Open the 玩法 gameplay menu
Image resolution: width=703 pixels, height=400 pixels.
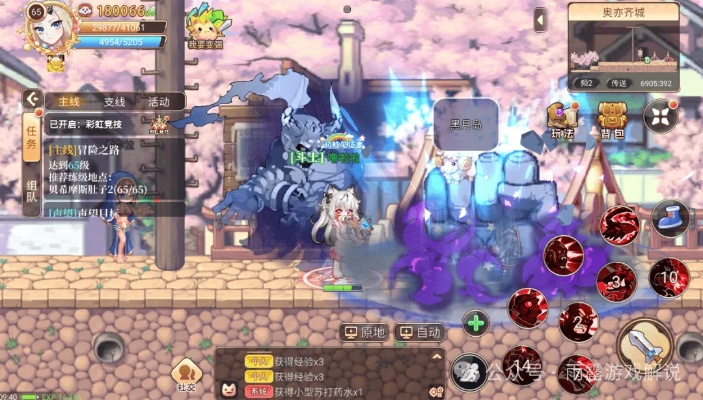pos(562,119)
